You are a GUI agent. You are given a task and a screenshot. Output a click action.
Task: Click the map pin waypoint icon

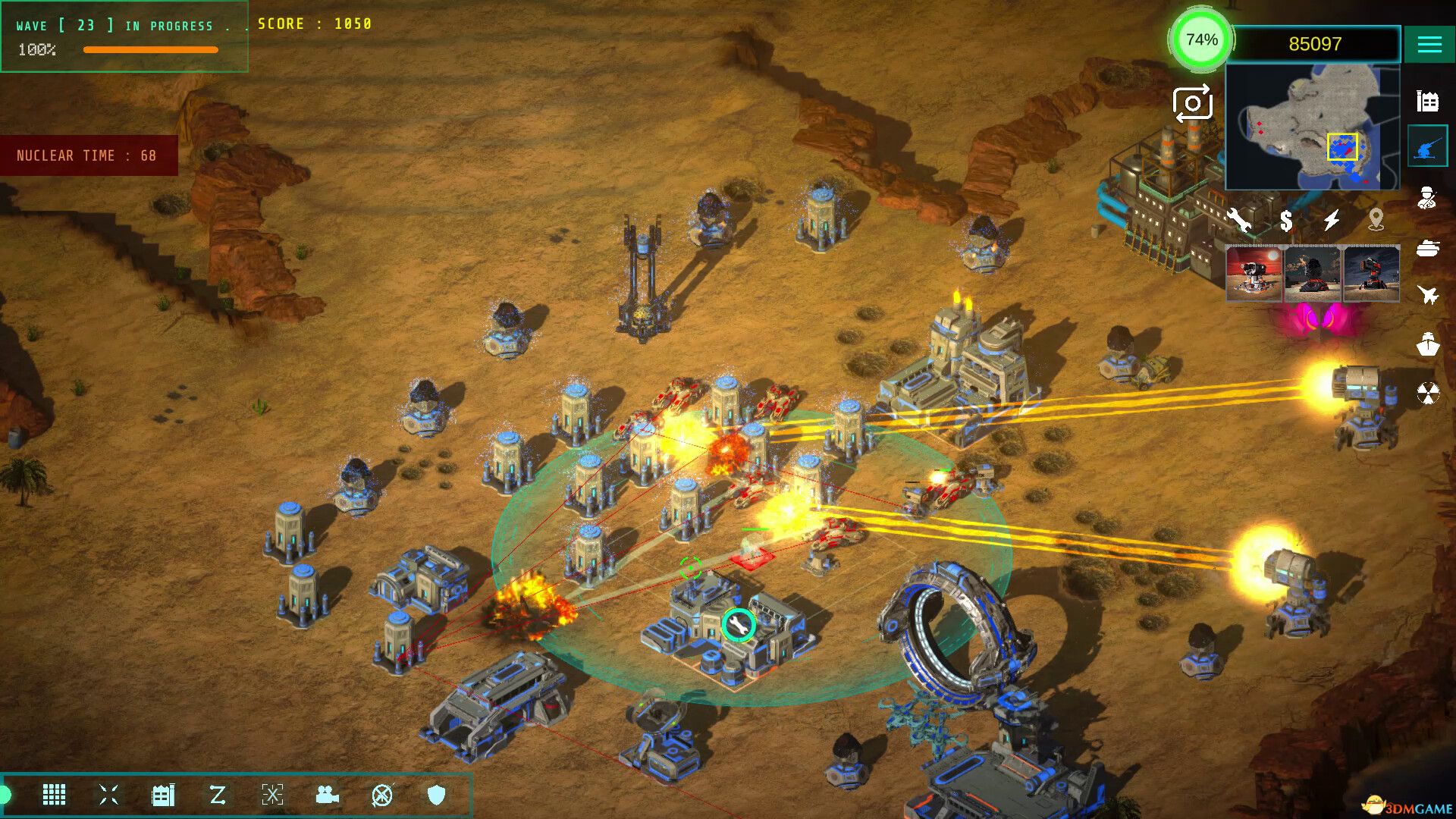tap(1376, 220)
